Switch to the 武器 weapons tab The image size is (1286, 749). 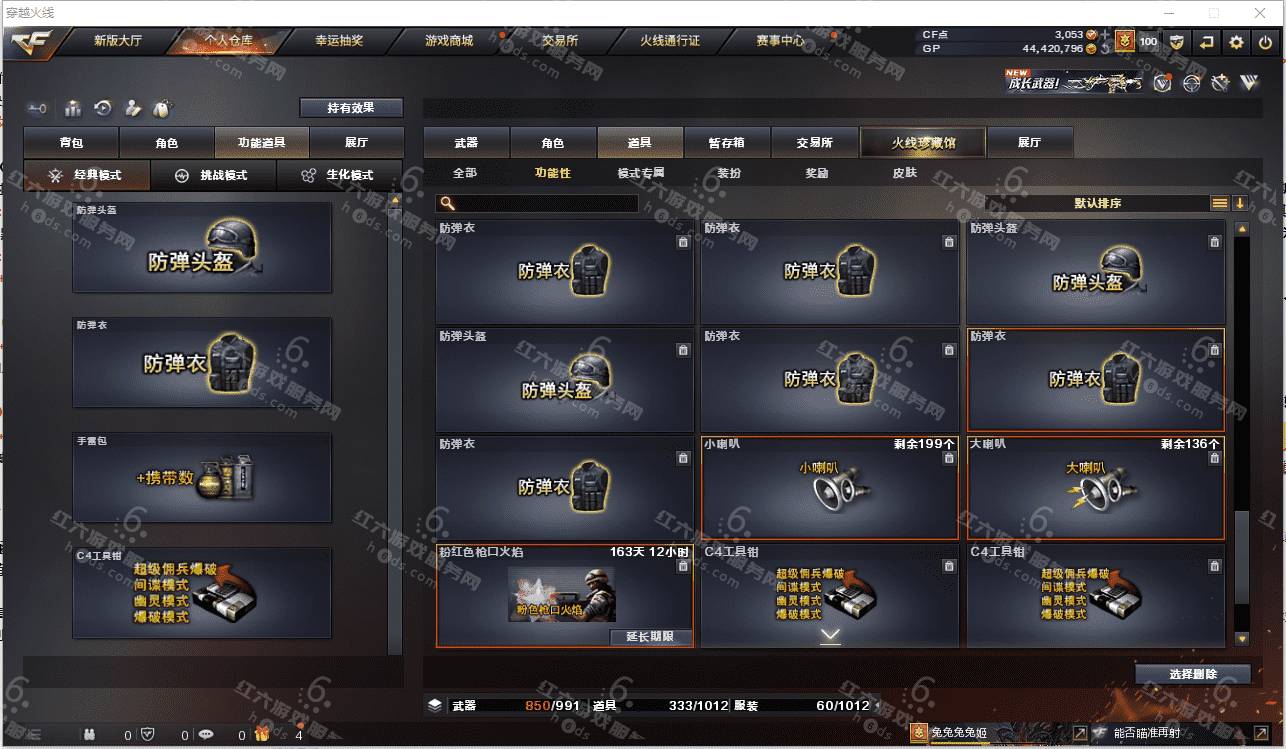click(x=466, y=143)
